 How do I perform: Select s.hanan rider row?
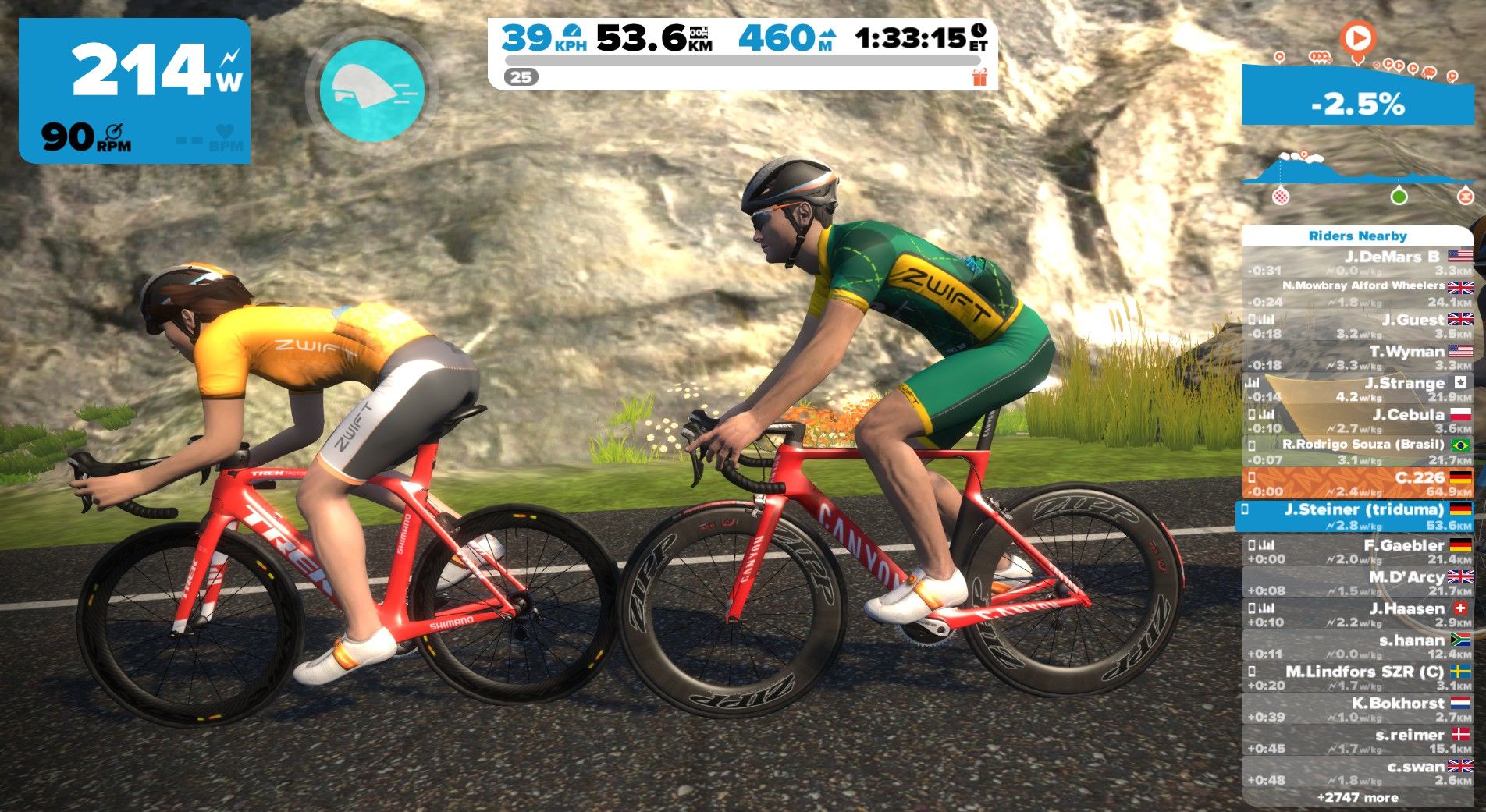(x=1358, y=647)
